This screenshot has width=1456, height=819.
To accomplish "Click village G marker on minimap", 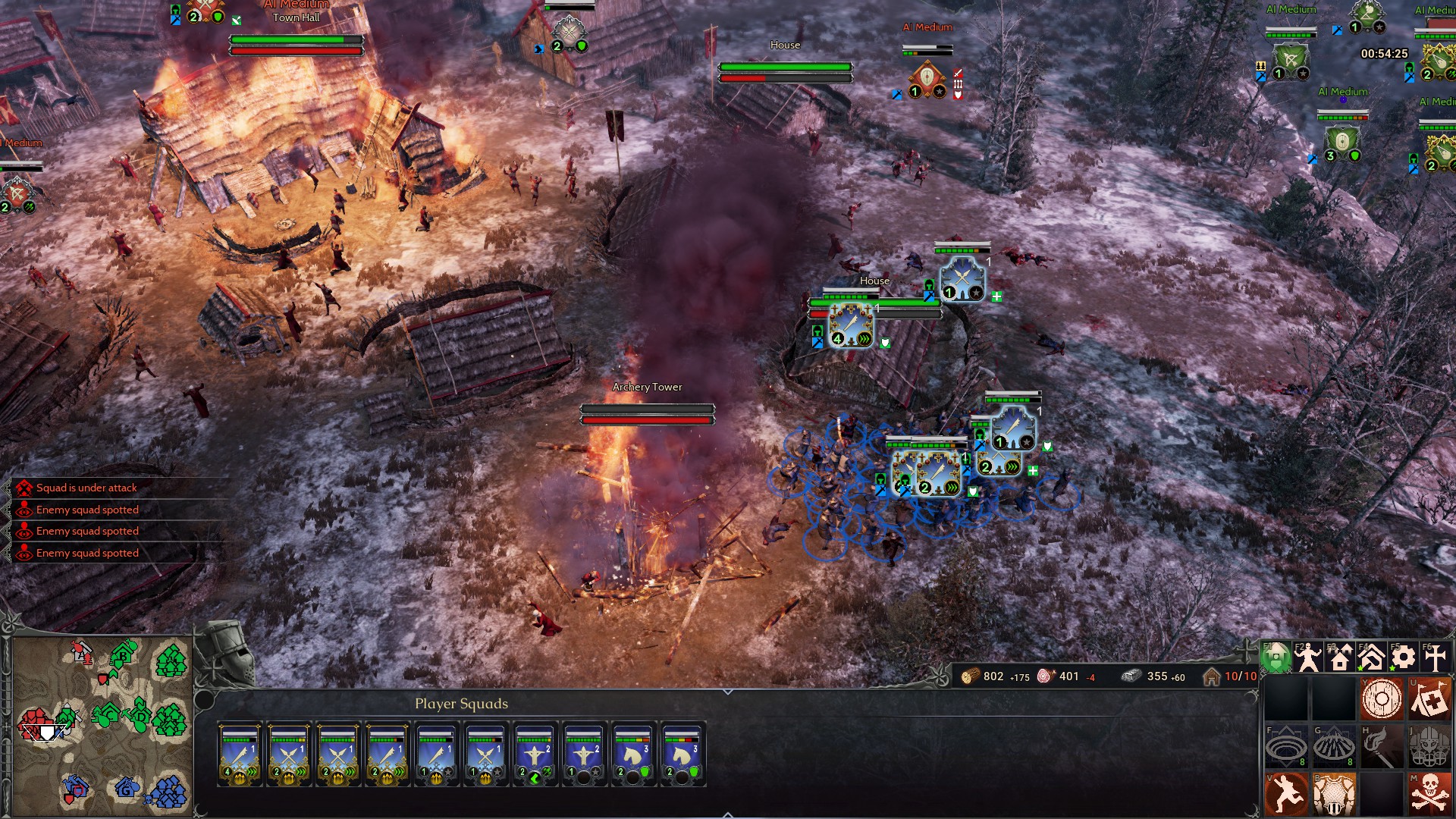I will (x=127, y=789).
